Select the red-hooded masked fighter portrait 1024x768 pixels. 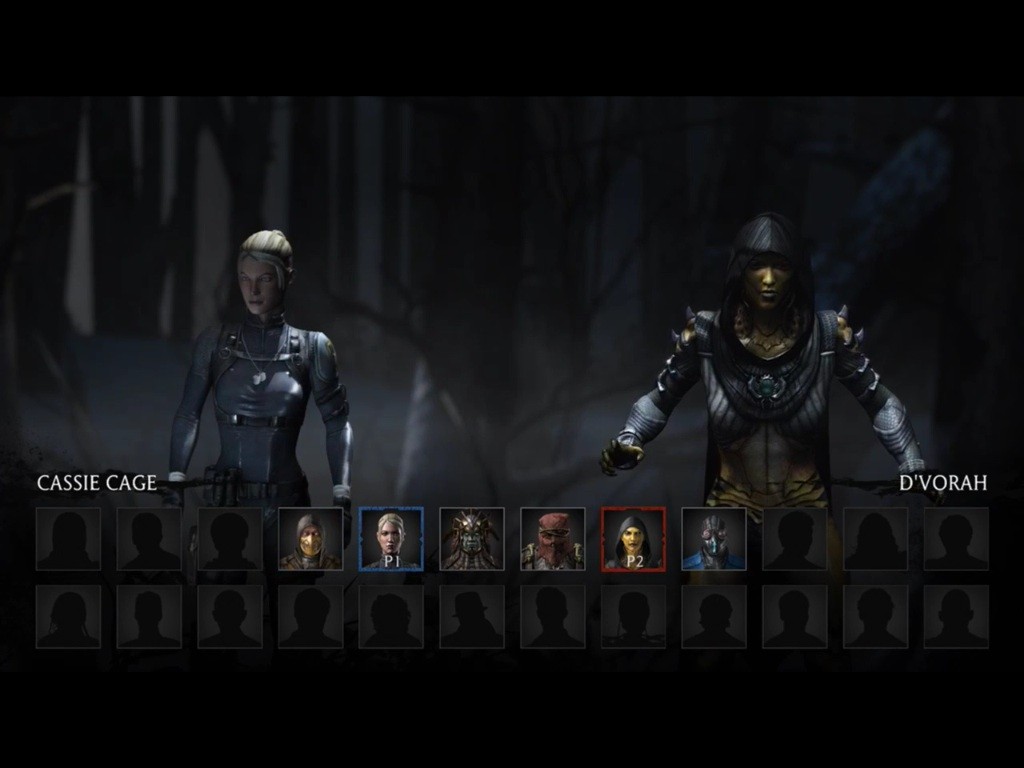tap(552, 539)
